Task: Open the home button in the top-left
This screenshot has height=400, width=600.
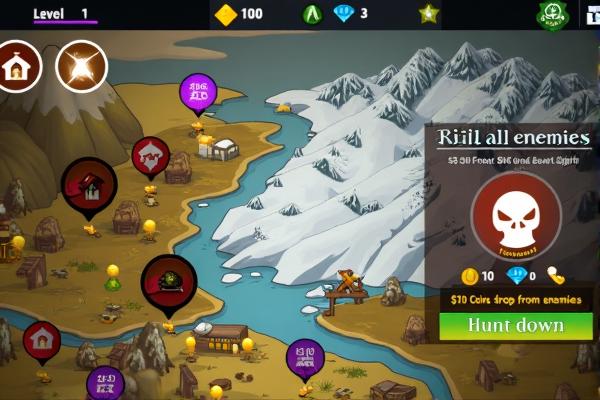Action: tap(18, 66)
